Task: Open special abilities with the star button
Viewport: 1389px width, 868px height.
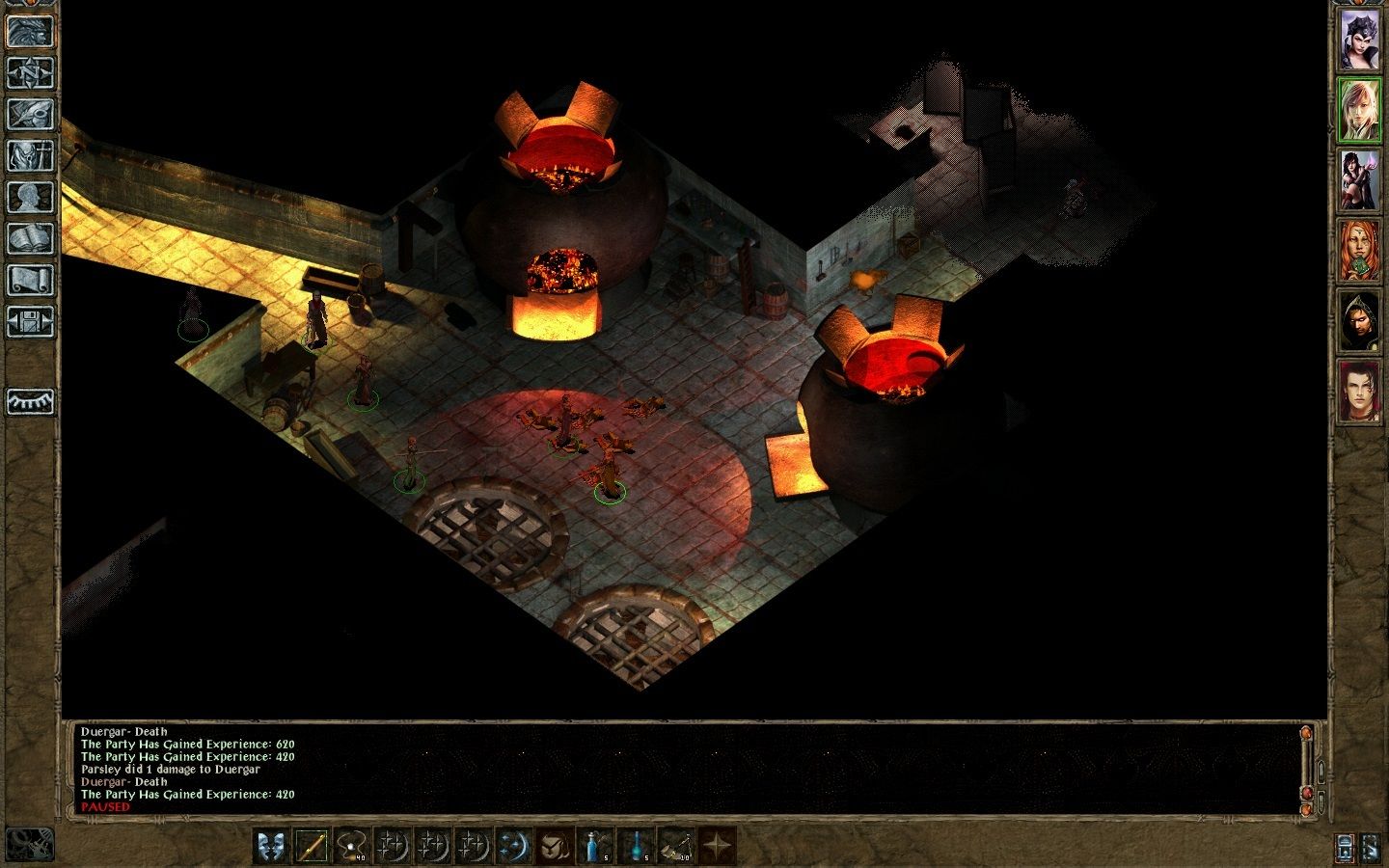Action: [x=717, y=846]
